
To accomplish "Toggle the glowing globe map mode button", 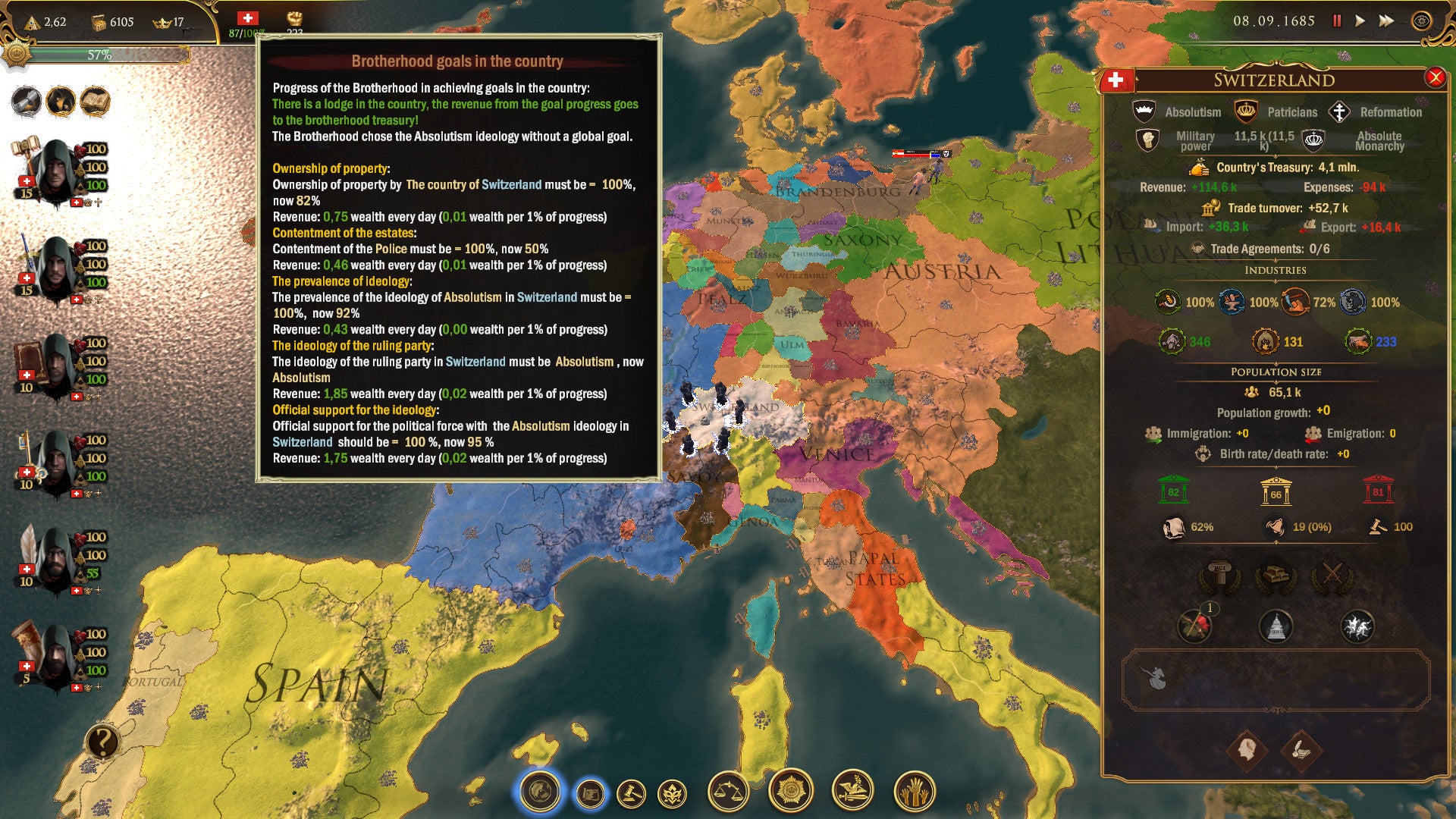I will click(x=540, y=792).
